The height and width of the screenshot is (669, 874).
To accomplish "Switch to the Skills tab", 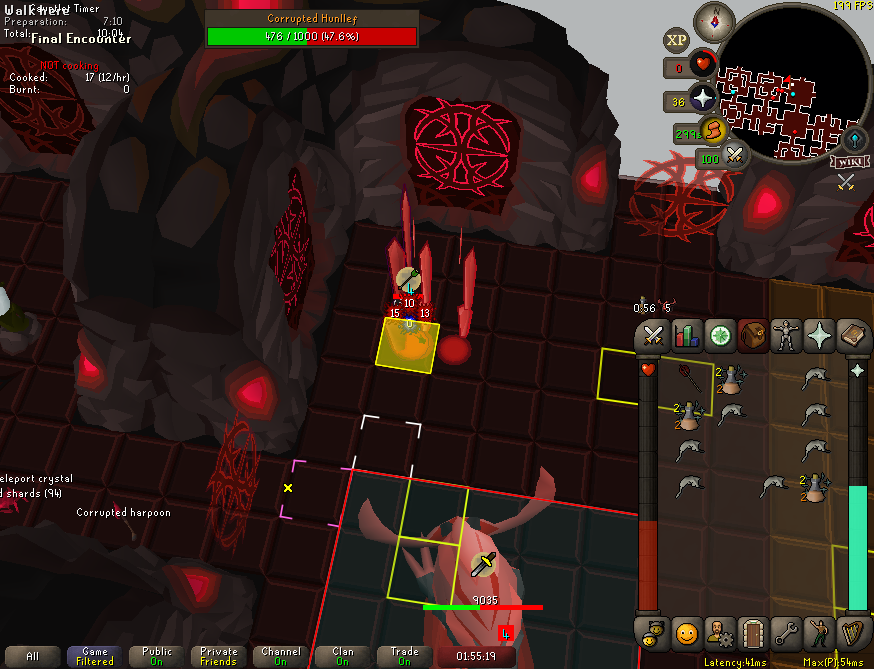I will click(x=687, y=336).
